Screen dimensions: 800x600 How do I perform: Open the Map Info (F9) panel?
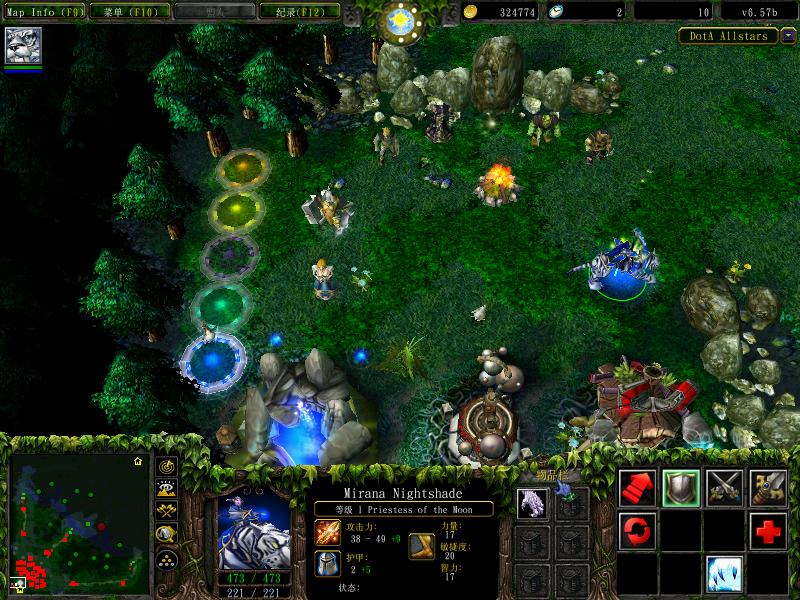tap(45, 12)
